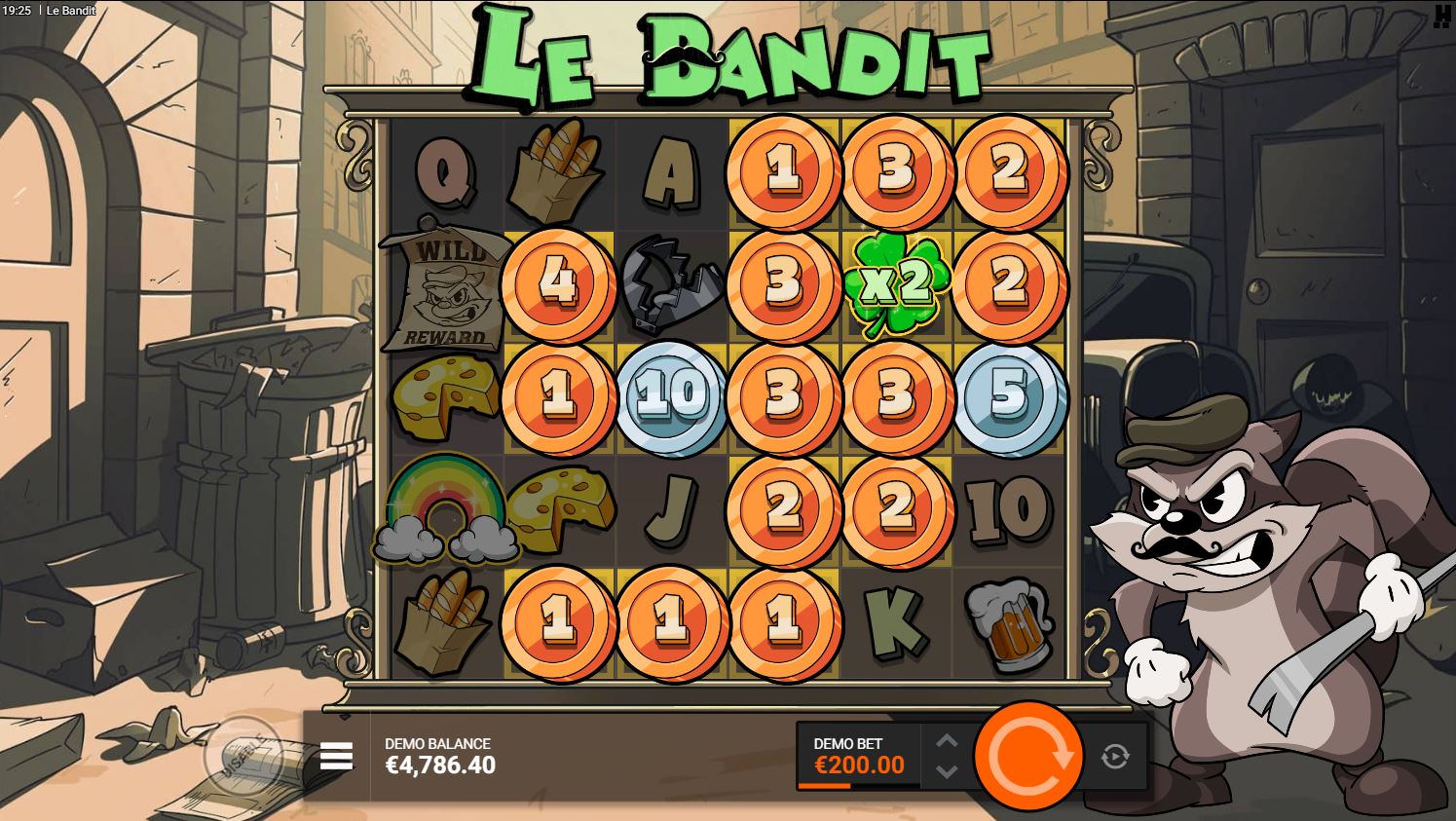The image size is (1456, 821).
Task: Click the cheese wedge symbol
Action: click(x=445, y=396)
